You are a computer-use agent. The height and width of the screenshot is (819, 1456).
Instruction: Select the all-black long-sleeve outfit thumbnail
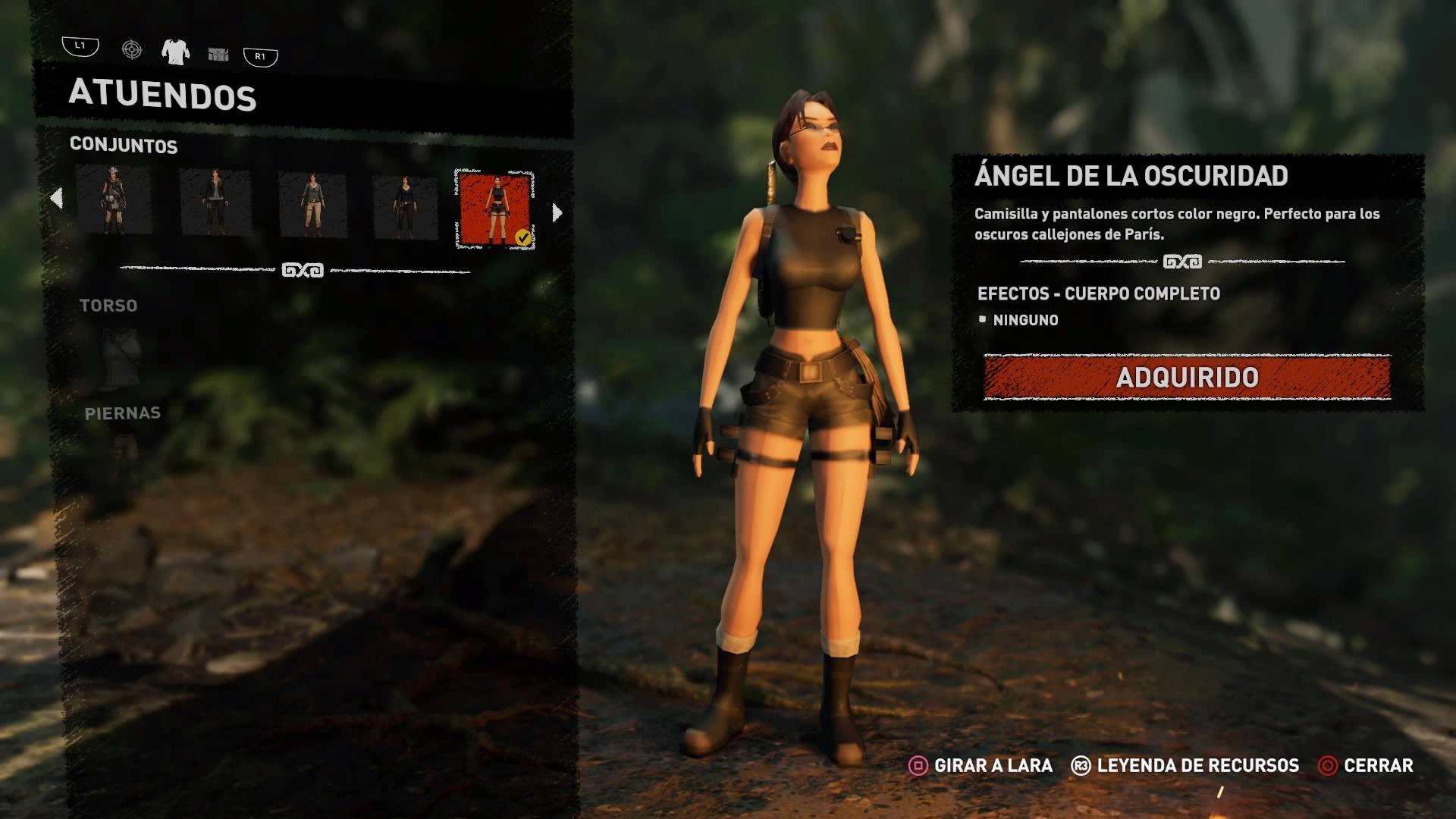(x=405, y=207)
